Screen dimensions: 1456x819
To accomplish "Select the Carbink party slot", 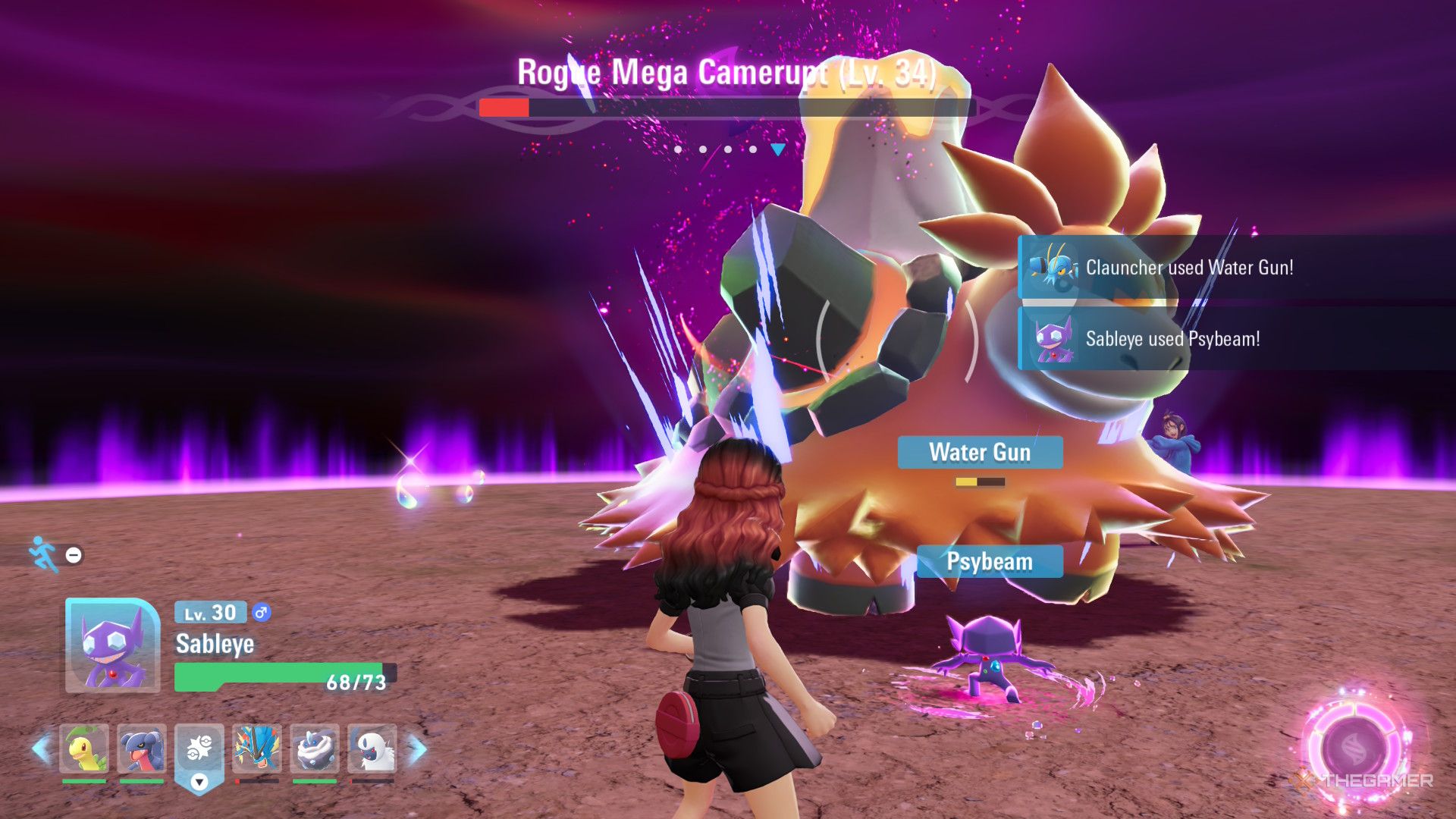I will pyautogui.click(x=314, y=748).
